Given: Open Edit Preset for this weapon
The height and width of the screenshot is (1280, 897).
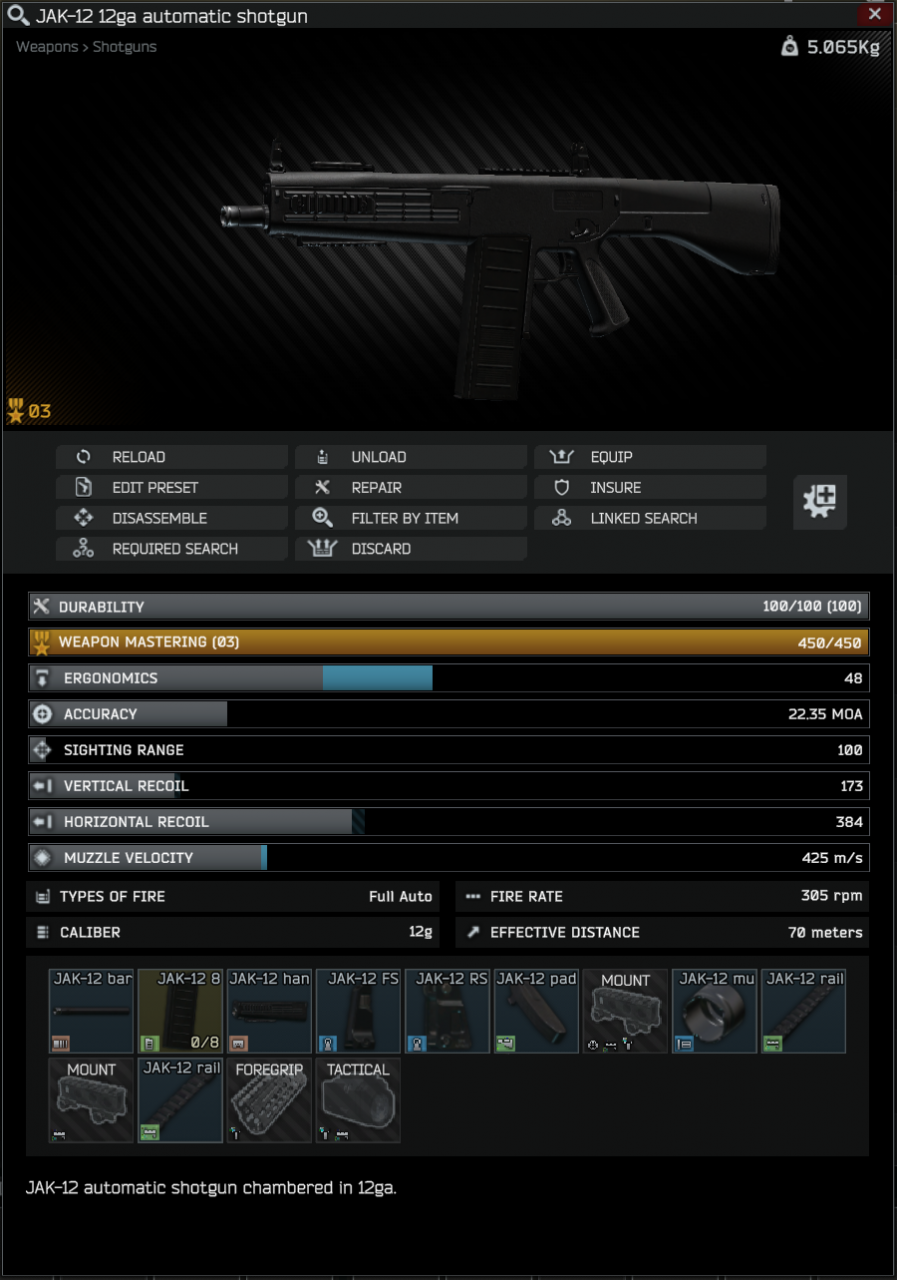Looking at the screenshot, I should [x=171, y=488].
